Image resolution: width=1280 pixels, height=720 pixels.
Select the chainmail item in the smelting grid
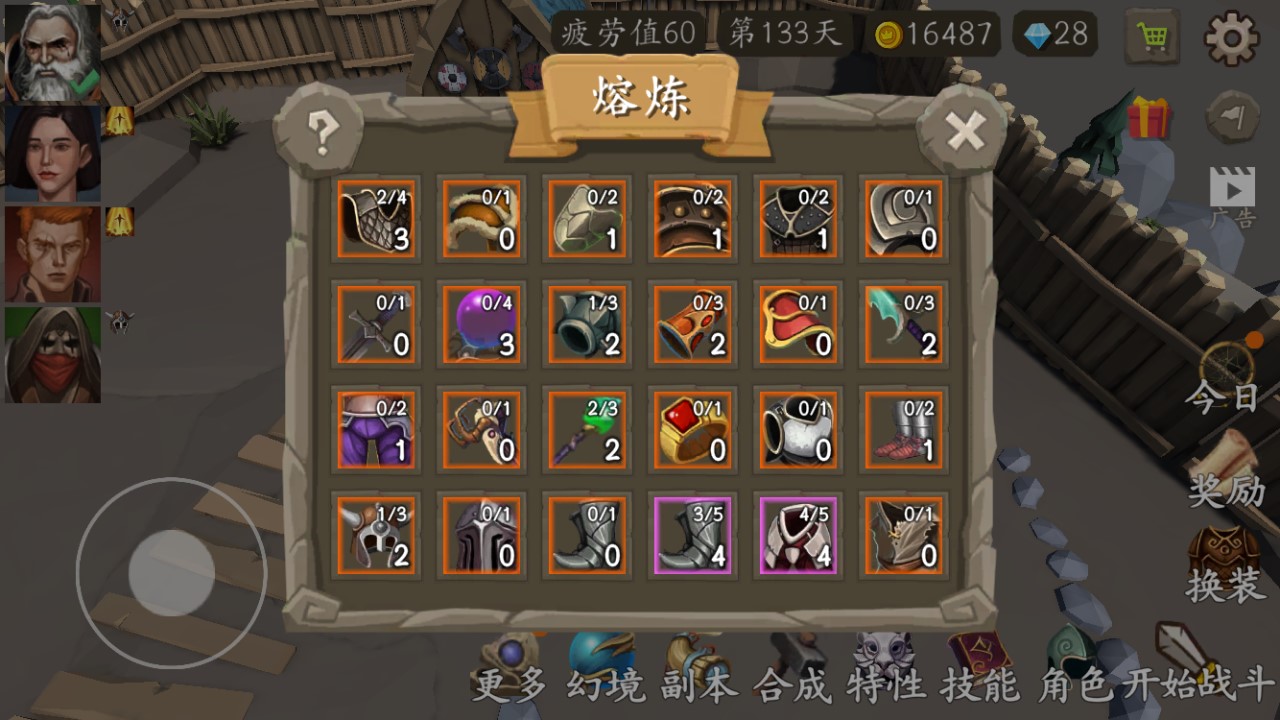pyautogui.click(x=376, y=218)
